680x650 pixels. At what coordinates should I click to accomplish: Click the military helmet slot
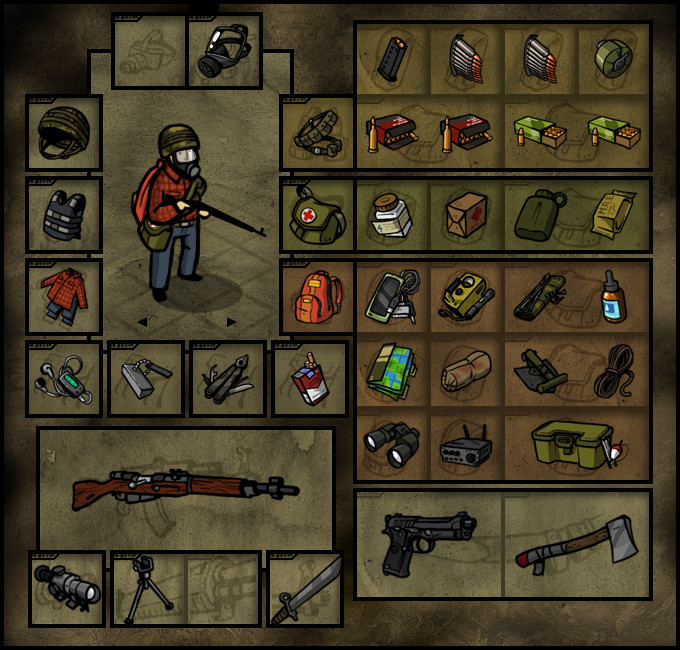64,132
